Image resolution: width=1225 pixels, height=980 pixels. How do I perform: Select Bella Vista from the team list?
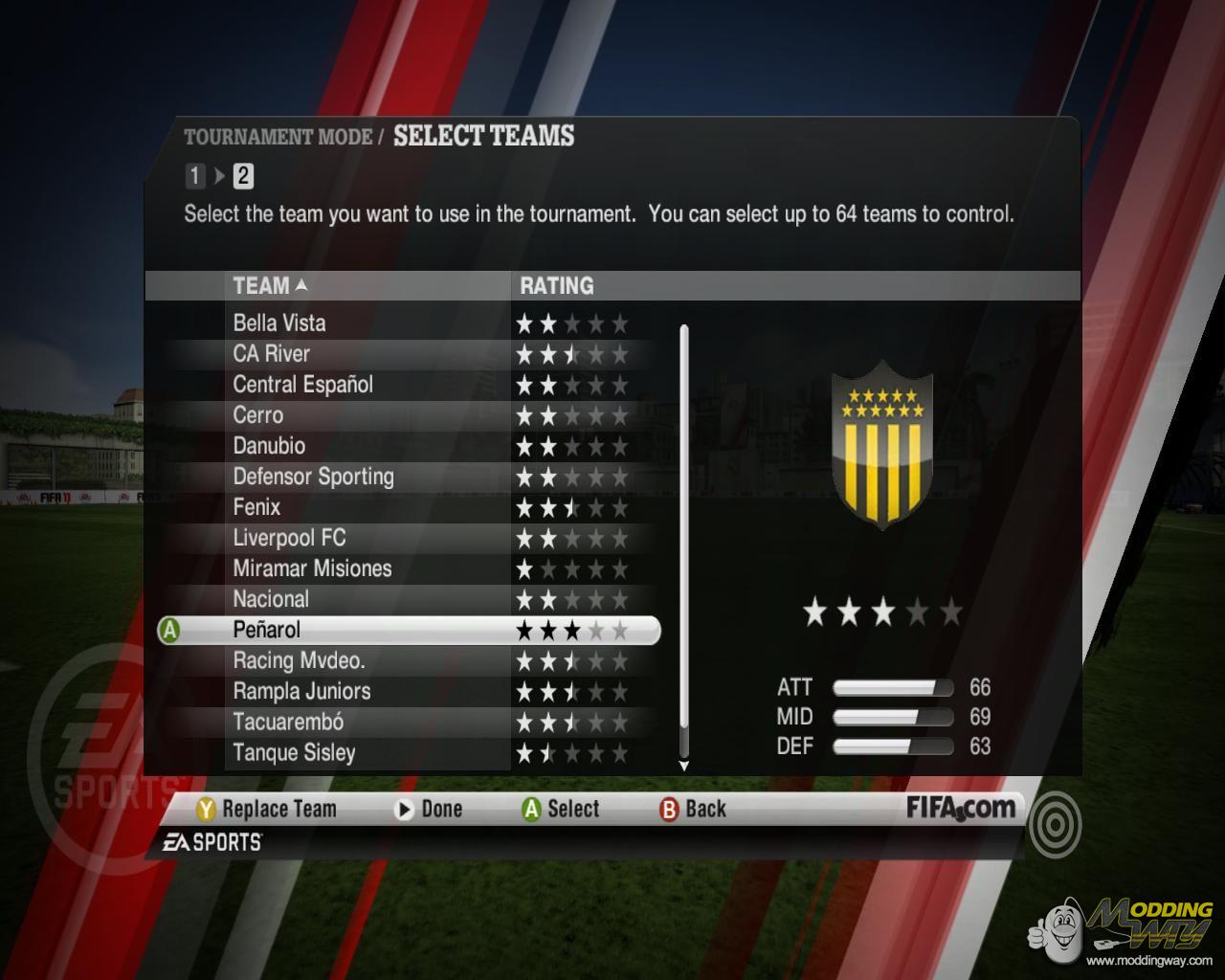pyautogui.click(x=279, y=323)
